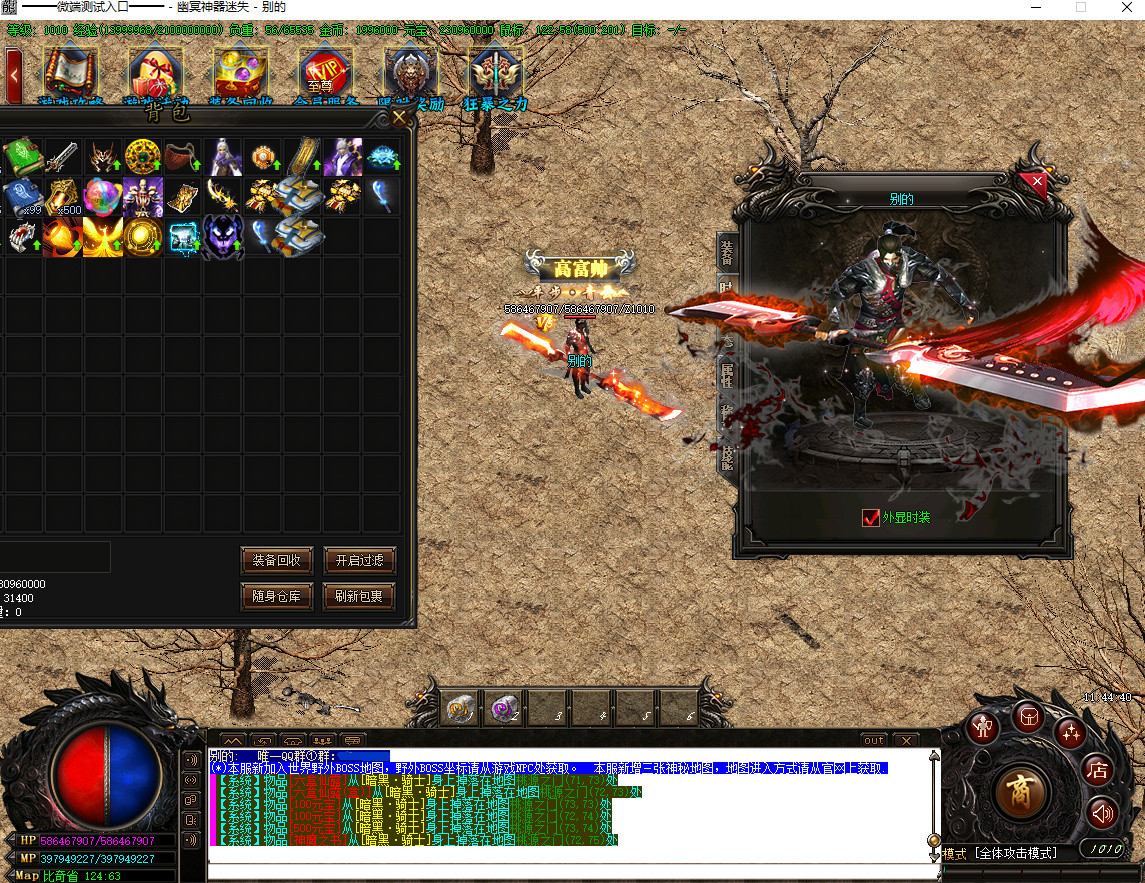Use the scroll in hotbar slot 1

pyautogui.click(x=460, y=709)
